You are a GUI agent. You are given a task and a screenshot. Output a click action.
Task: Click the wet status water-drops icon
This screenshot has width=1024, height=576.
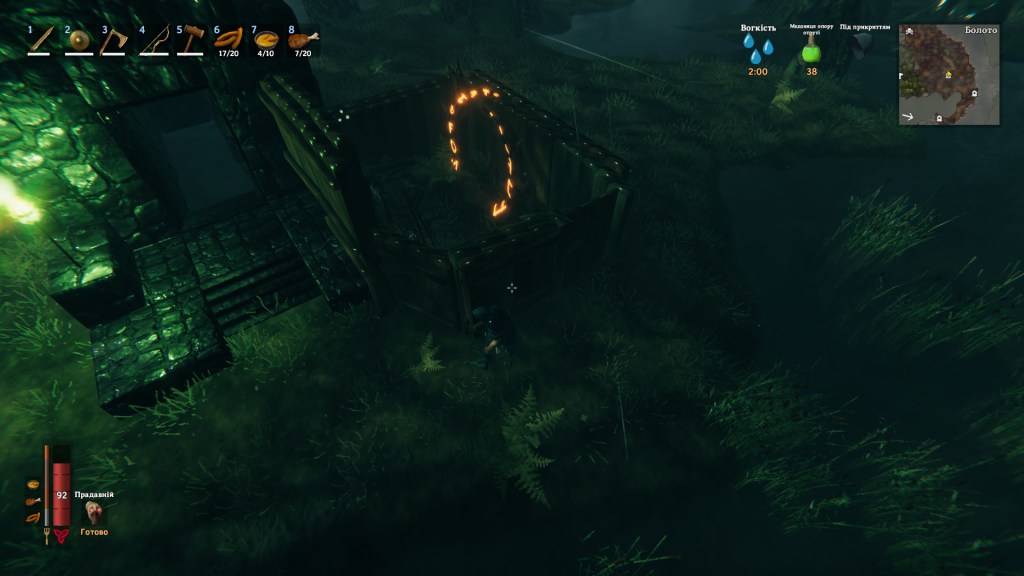757,50
